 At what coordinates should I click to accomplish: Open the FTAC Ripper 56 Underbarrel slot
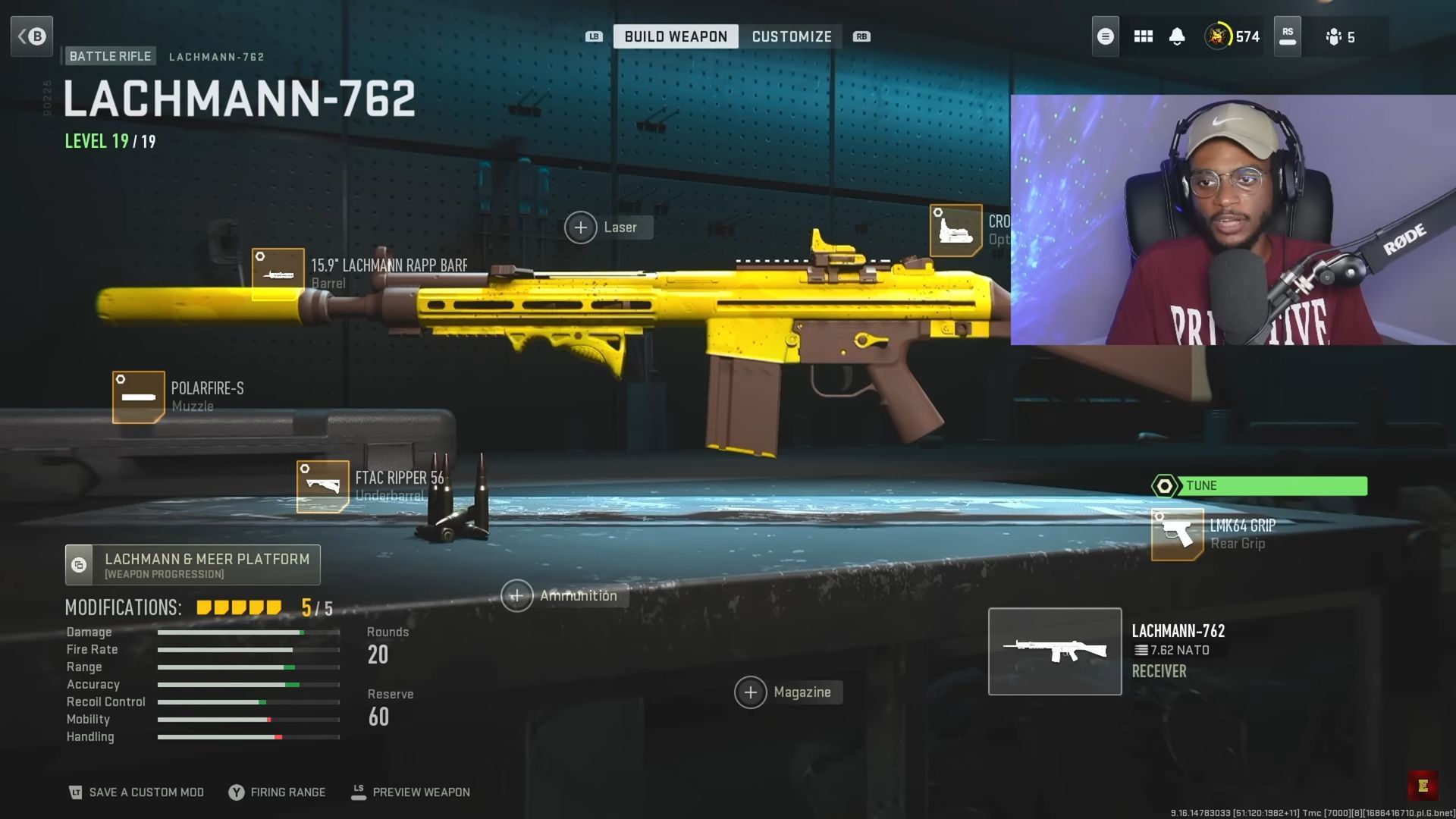point(323,485)
